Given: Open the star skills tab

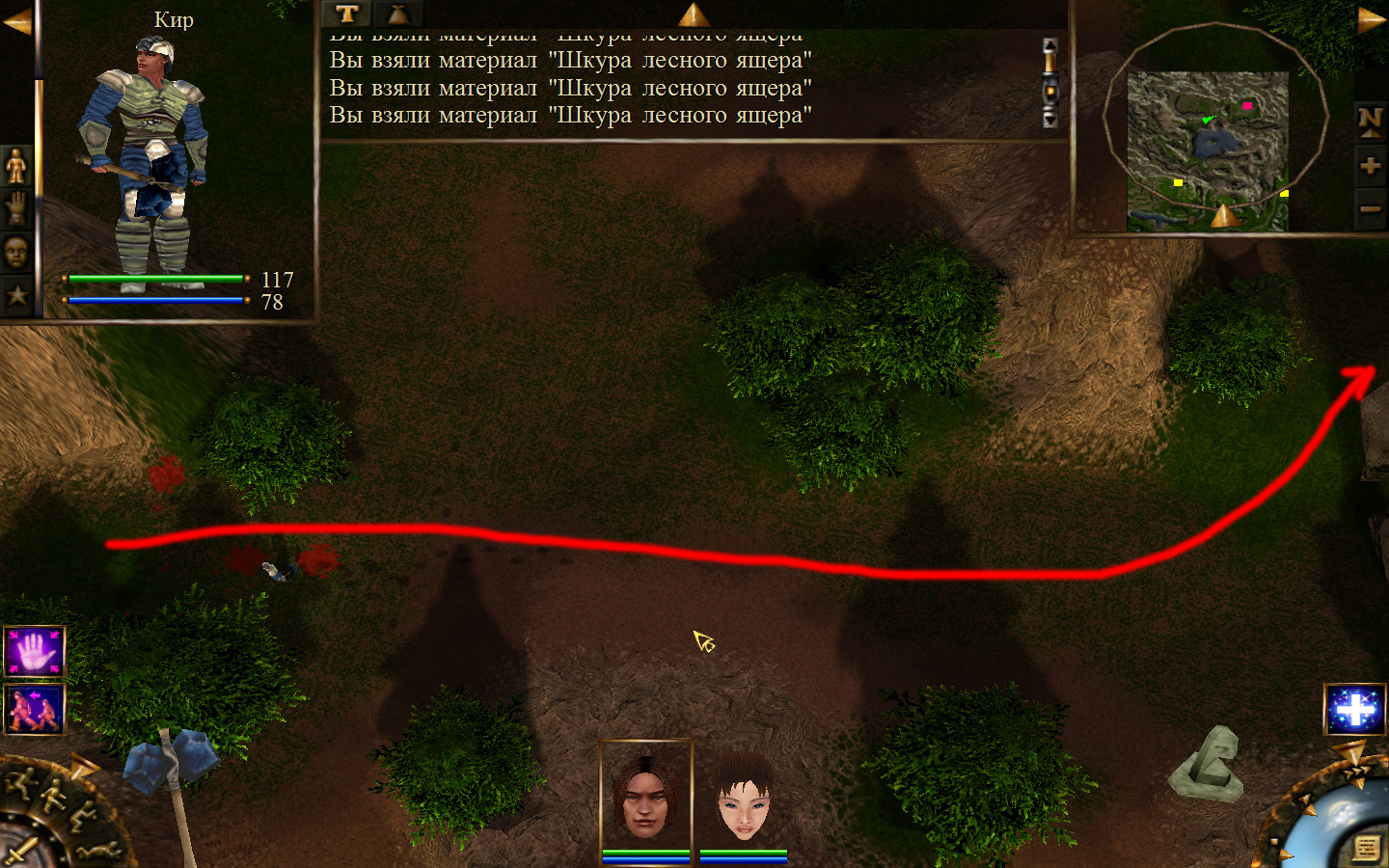Looking at the screenshot, I should click(16, 295).
